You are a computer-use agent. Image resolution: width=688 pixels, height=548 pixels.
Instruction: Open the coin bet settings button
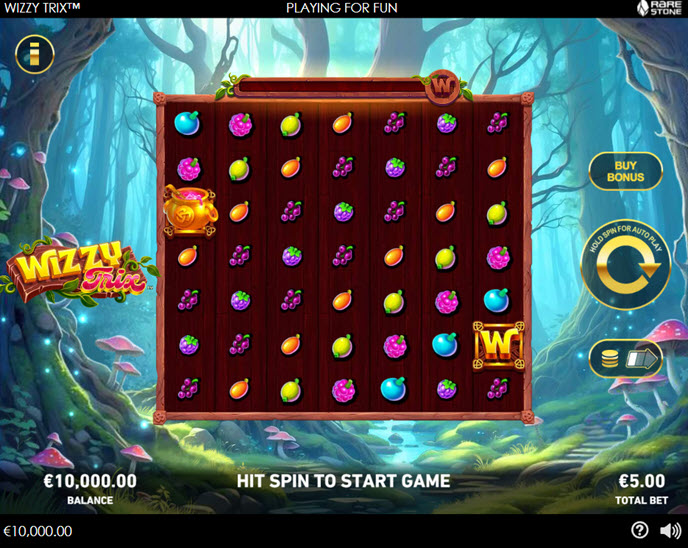click(x=625, y=359)
